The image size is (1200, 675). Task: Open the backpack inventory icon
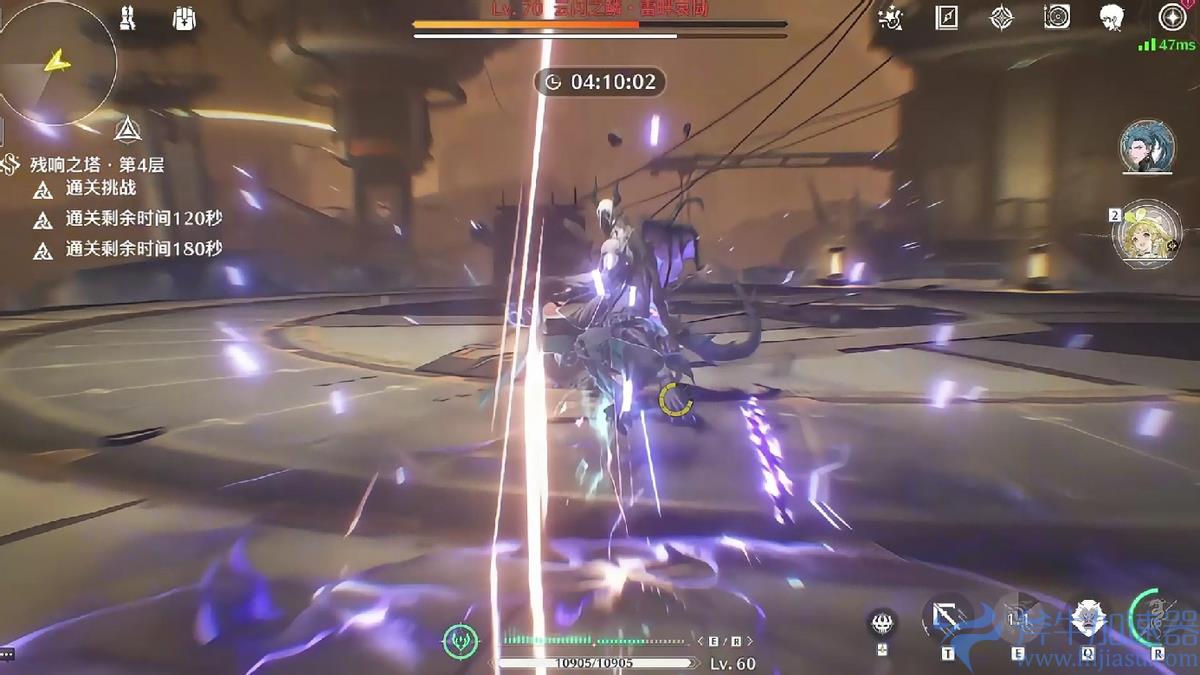tap(183, 19)
